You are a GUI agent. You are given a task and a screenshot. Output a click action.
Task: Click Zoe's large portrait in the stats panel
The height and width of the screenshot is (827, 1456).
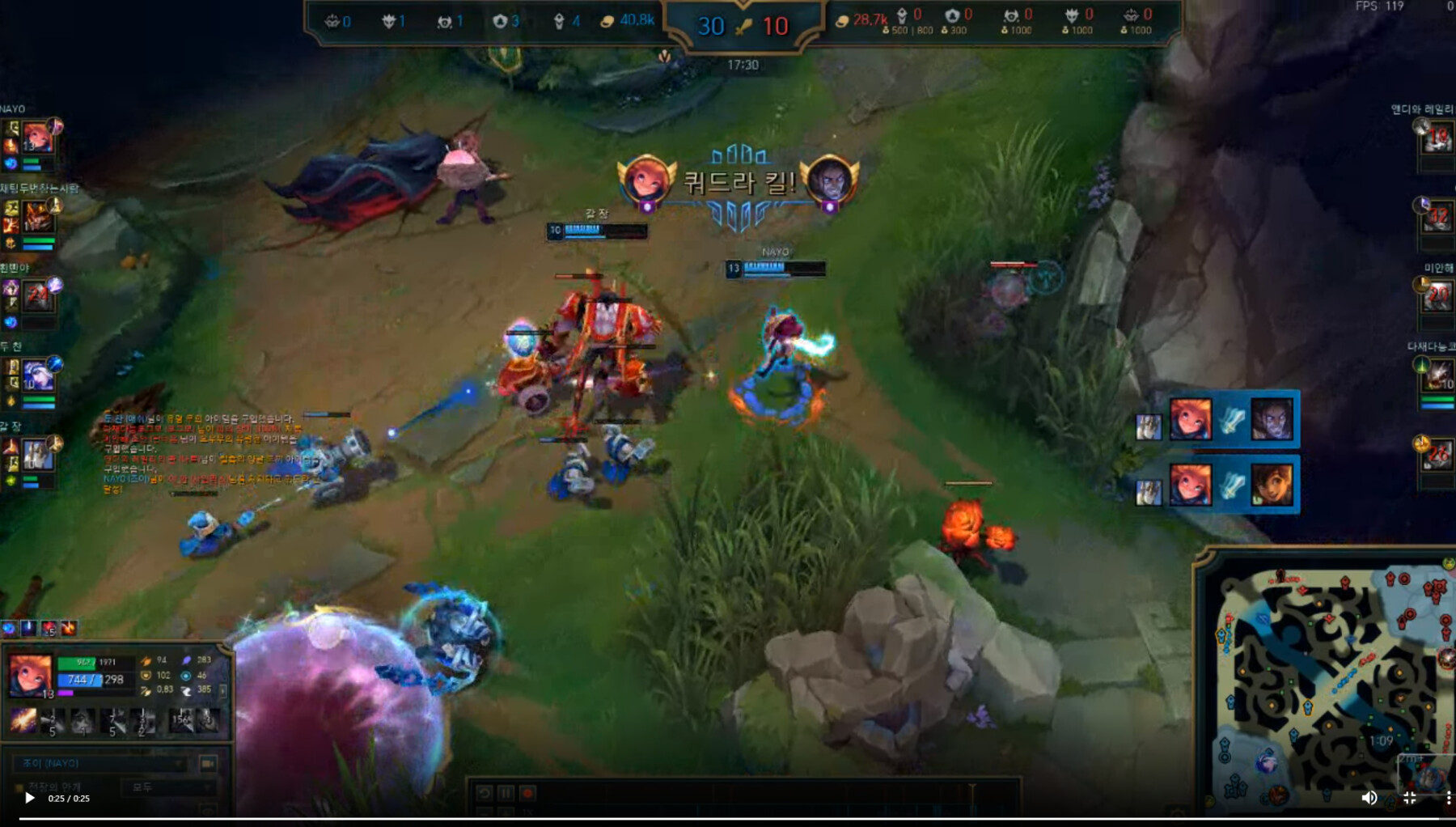pyautogui.click(x=31, y=674)
